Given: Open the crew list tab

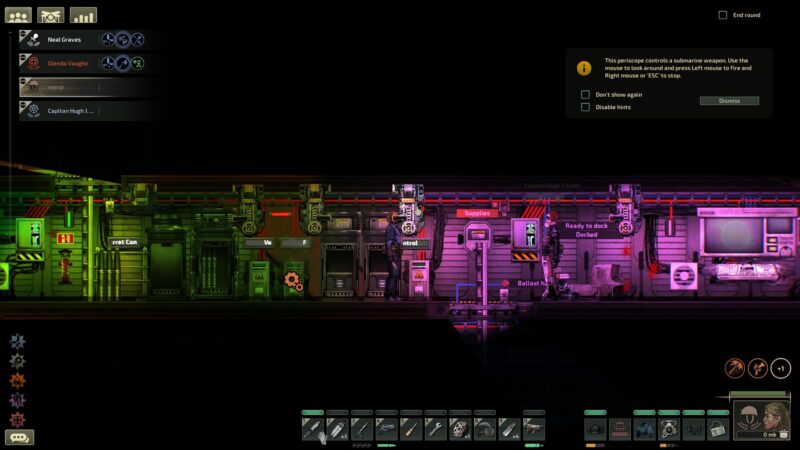Looking at the screenshot, I should 19,15.
